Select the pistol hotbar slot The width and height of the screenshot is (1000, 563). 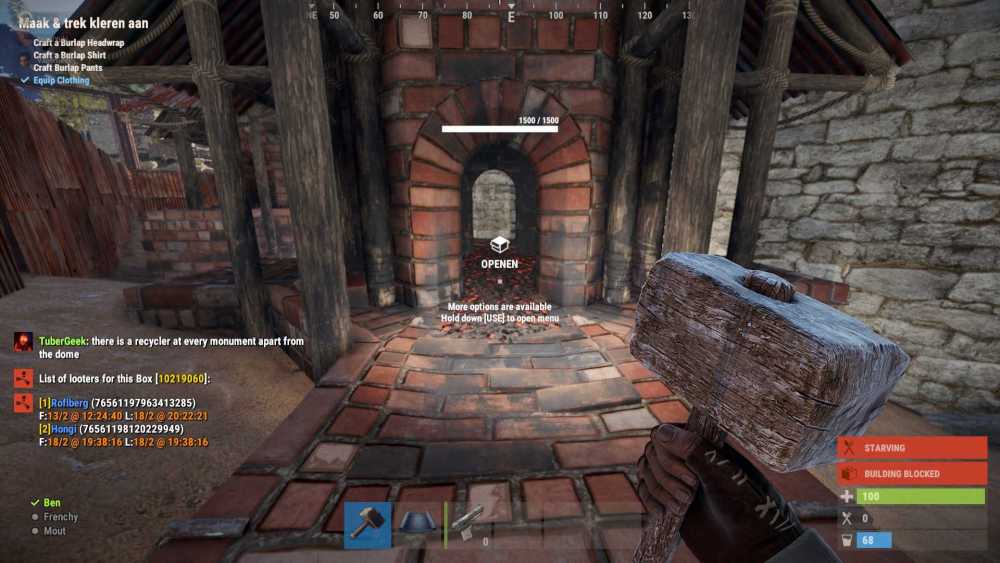[x=467, y=525]
